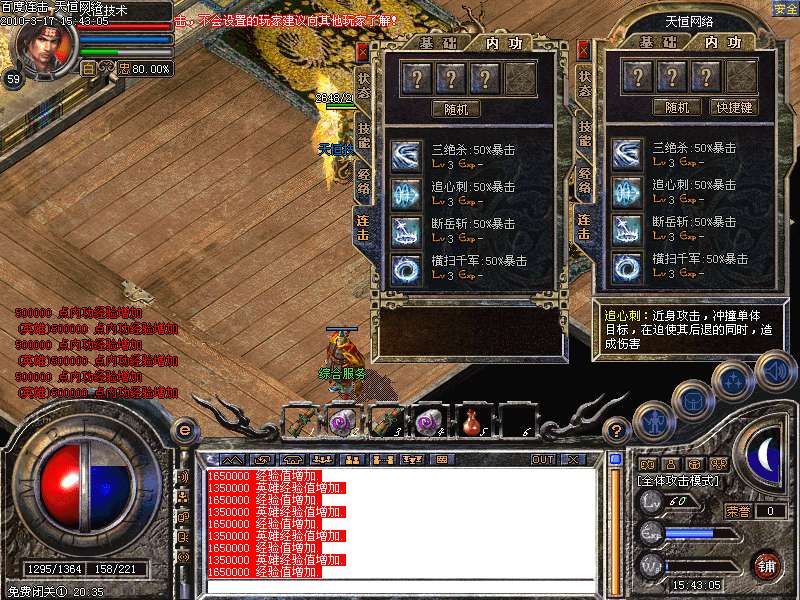This screenshot has height=600, width=800.
Task: Close the panel containing the 快捷键 button
Action: (x=583, y=50)
